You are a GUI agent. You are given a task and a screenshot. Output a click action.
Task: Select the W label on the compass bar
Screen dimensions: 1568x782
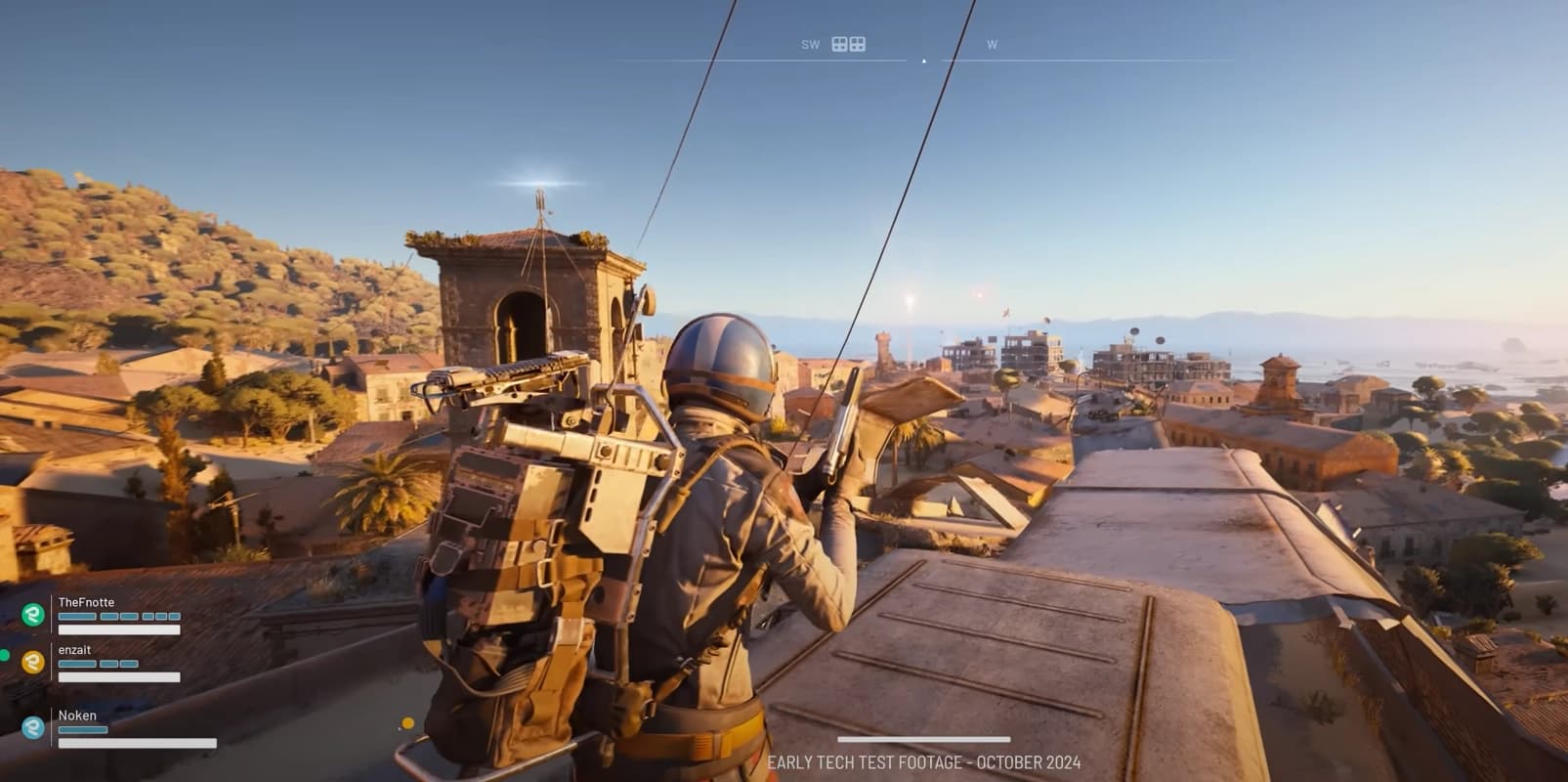[992, 43]
